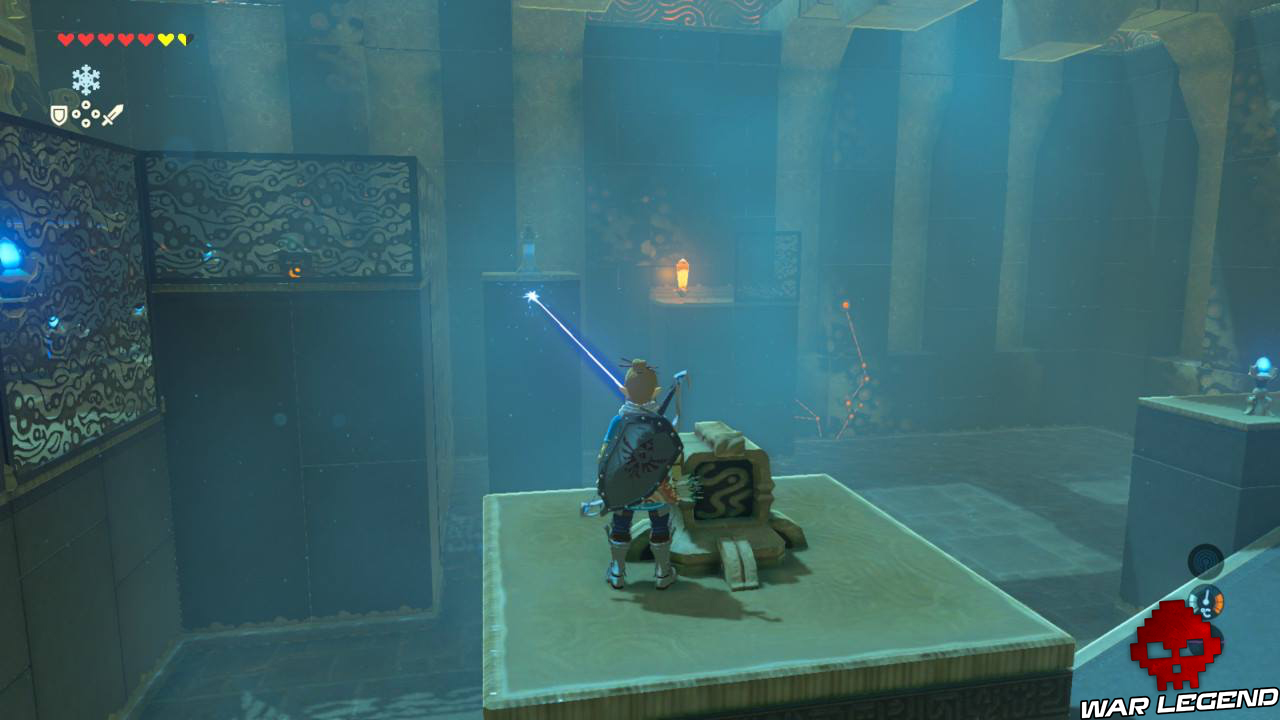The width and height of the screenshot is (1280, 720).
Task: Click the temperature gauge indicator
Action: [1206, 602]
